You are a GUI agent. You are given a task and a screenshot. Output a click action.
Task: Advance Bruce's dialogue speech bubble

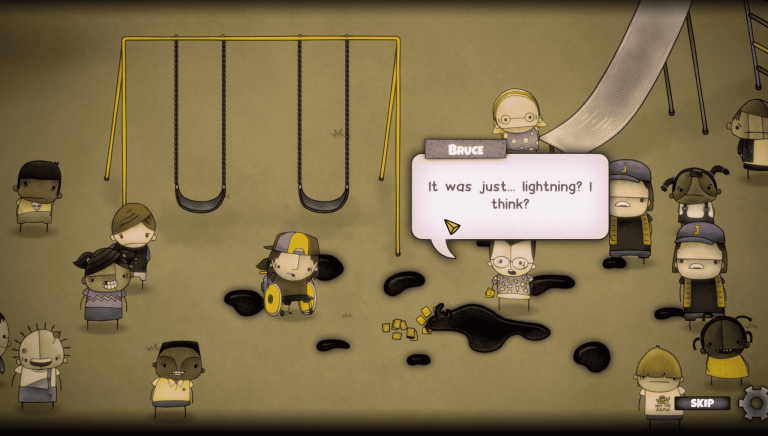509,196
